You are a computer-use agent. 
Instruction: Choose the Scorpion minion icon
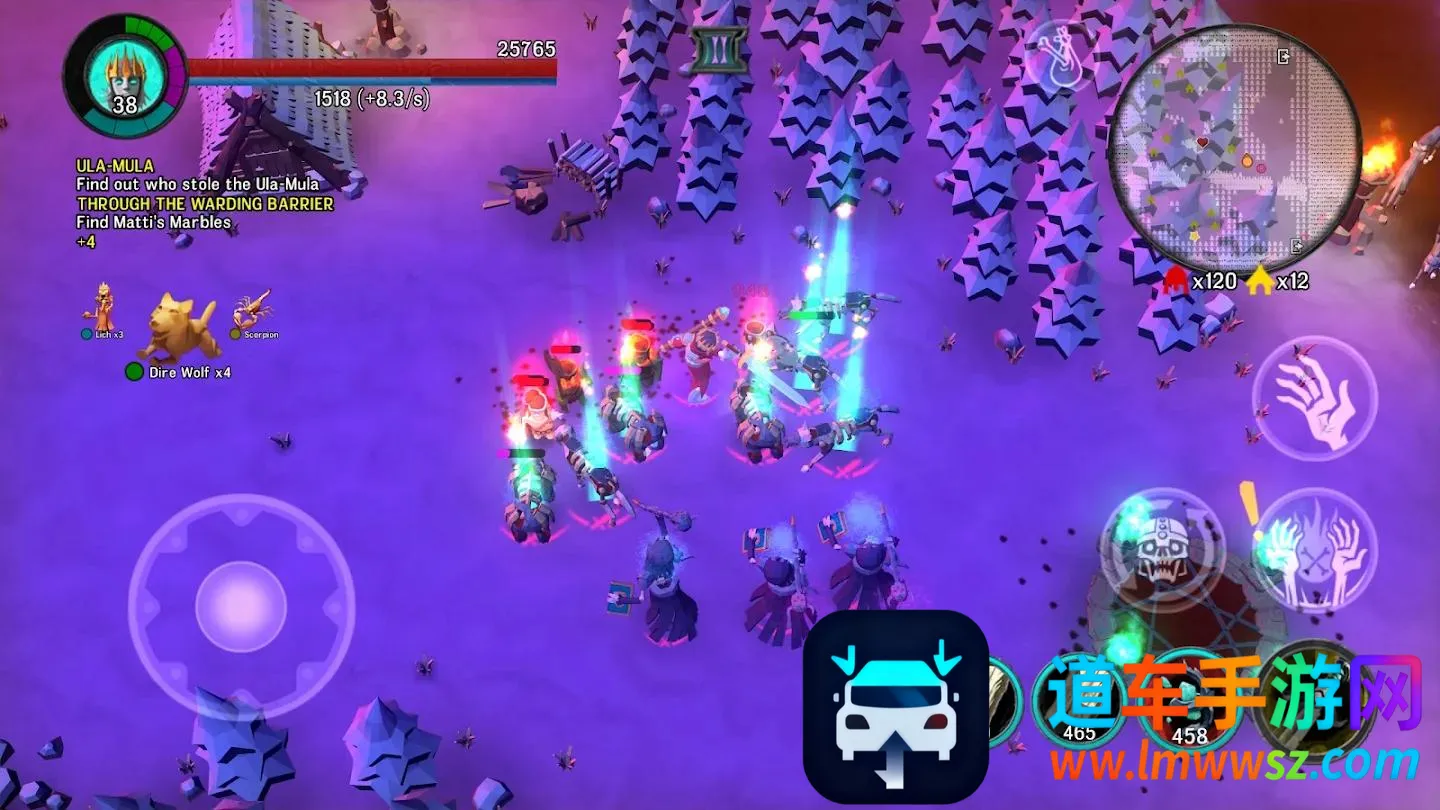pyautogui.click(x=253, y=310)
